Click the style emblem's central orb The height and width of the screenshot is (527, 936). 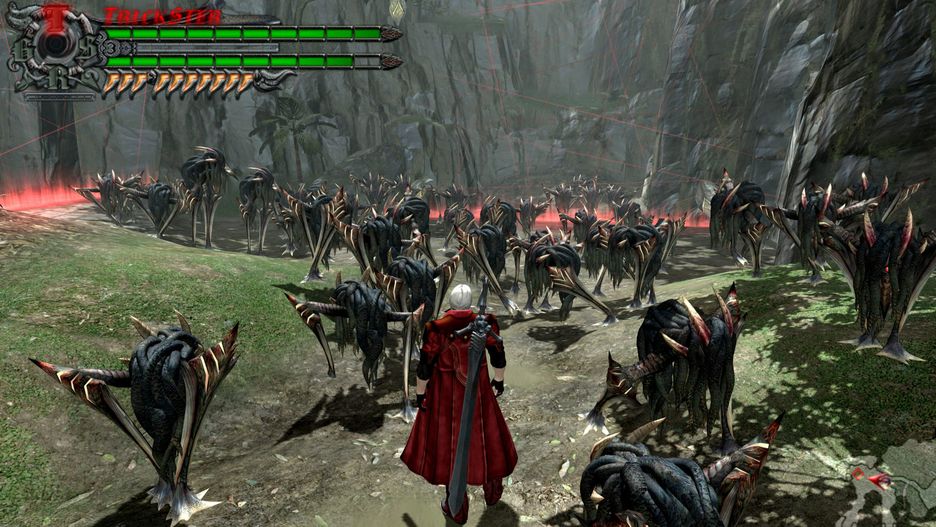pyautogui.click(x=54, y=48)
